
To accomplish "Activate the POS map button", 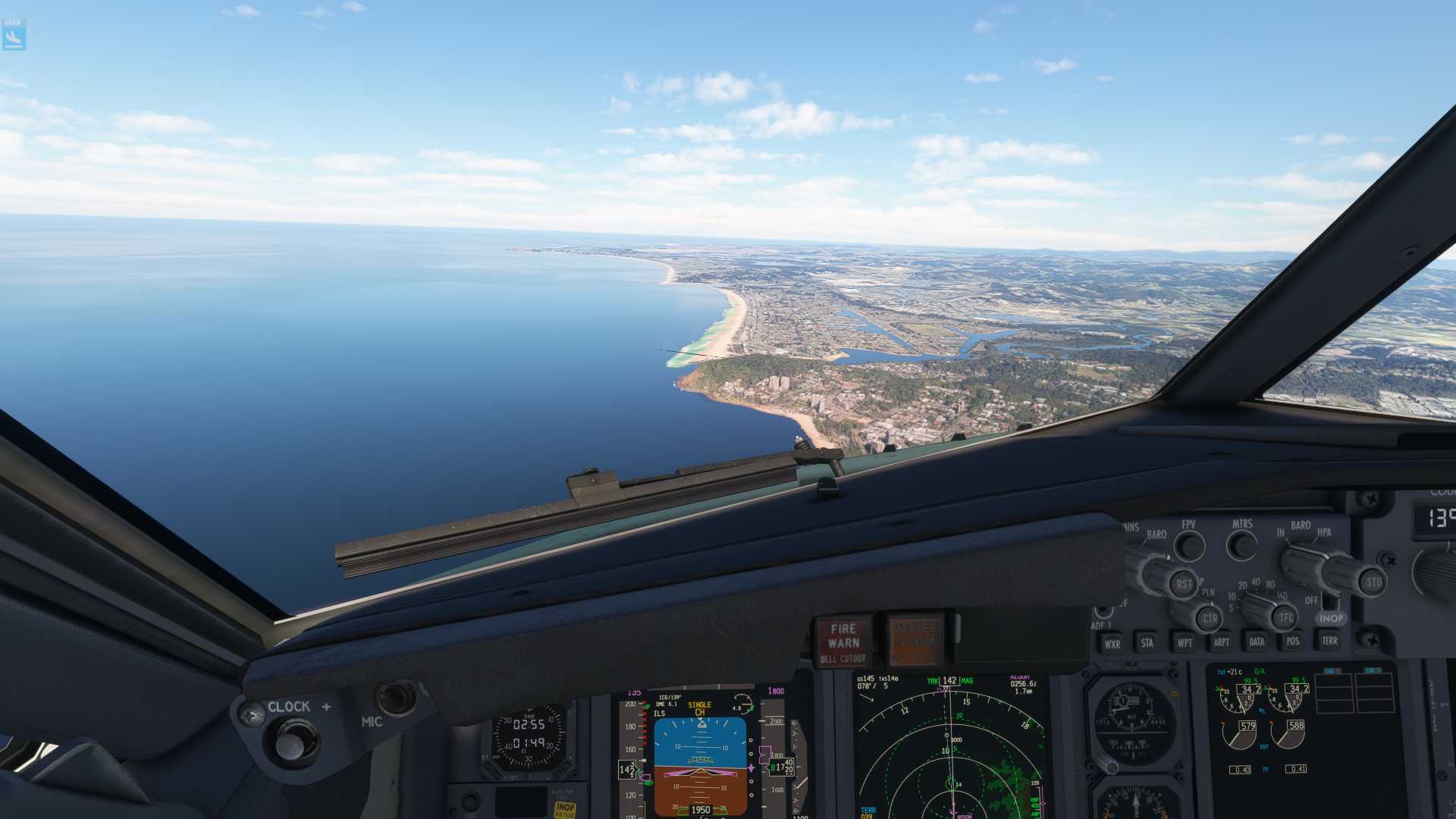I will [x=1293, y=641].
